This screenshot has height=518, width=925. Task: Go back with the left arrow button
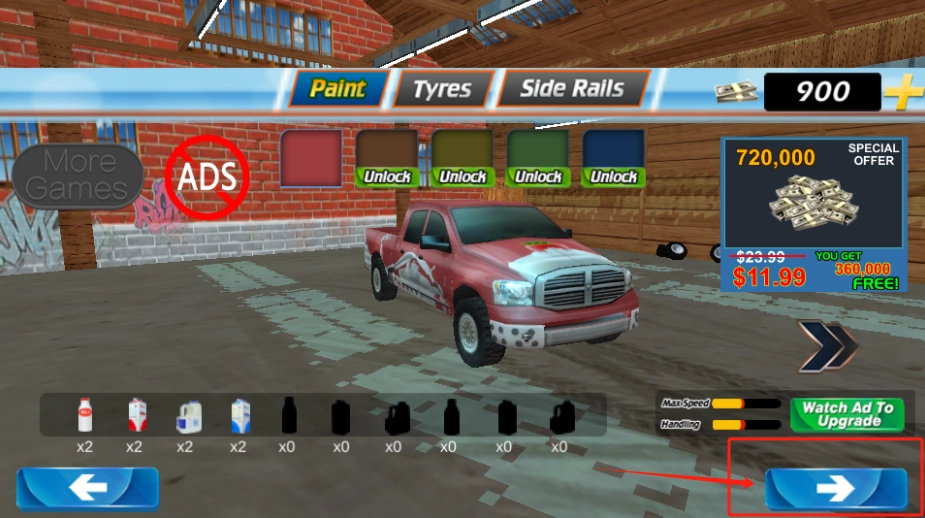87,488
